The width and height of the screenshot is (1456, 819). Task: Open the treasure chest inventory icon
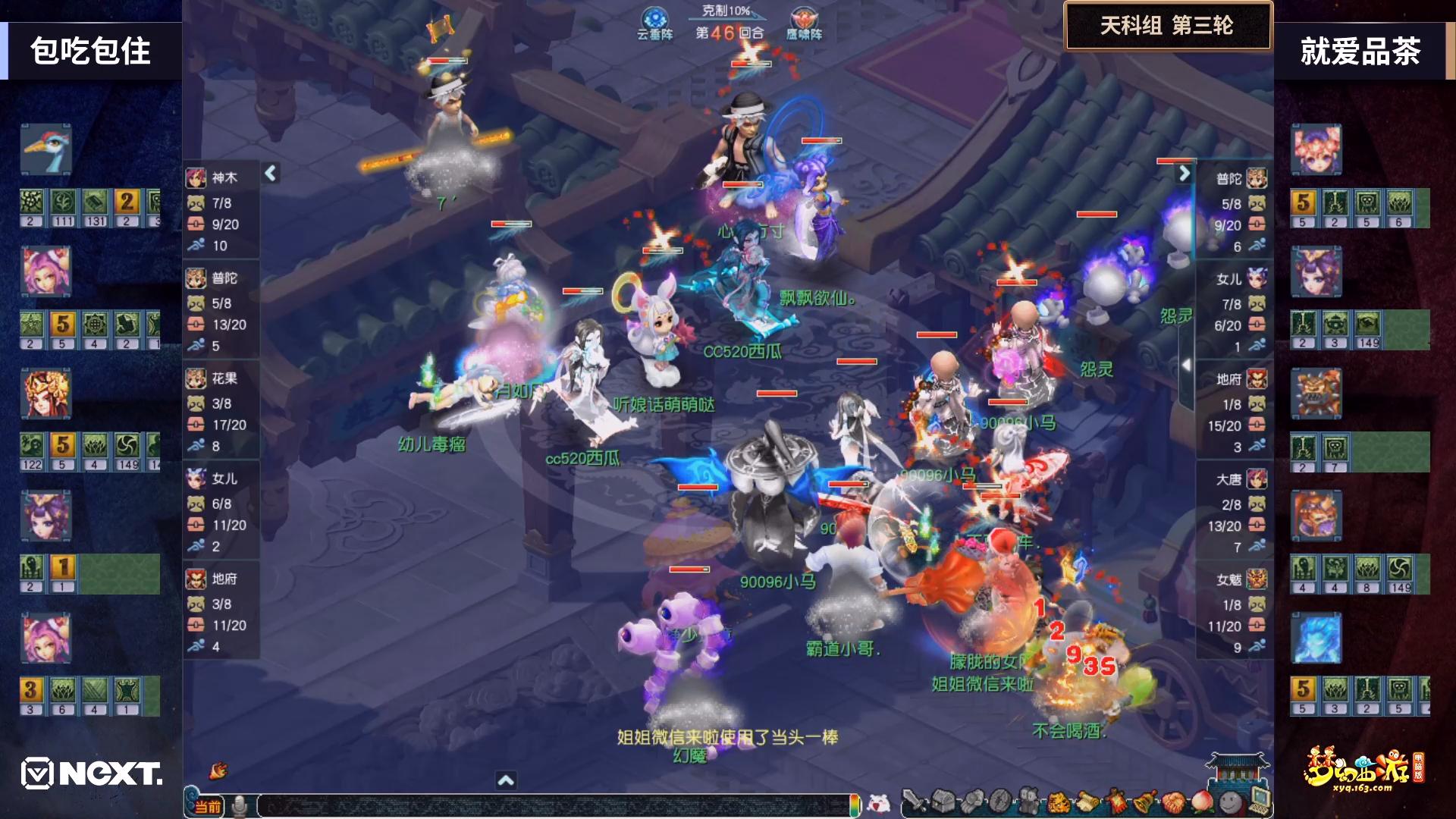[943, 801]
